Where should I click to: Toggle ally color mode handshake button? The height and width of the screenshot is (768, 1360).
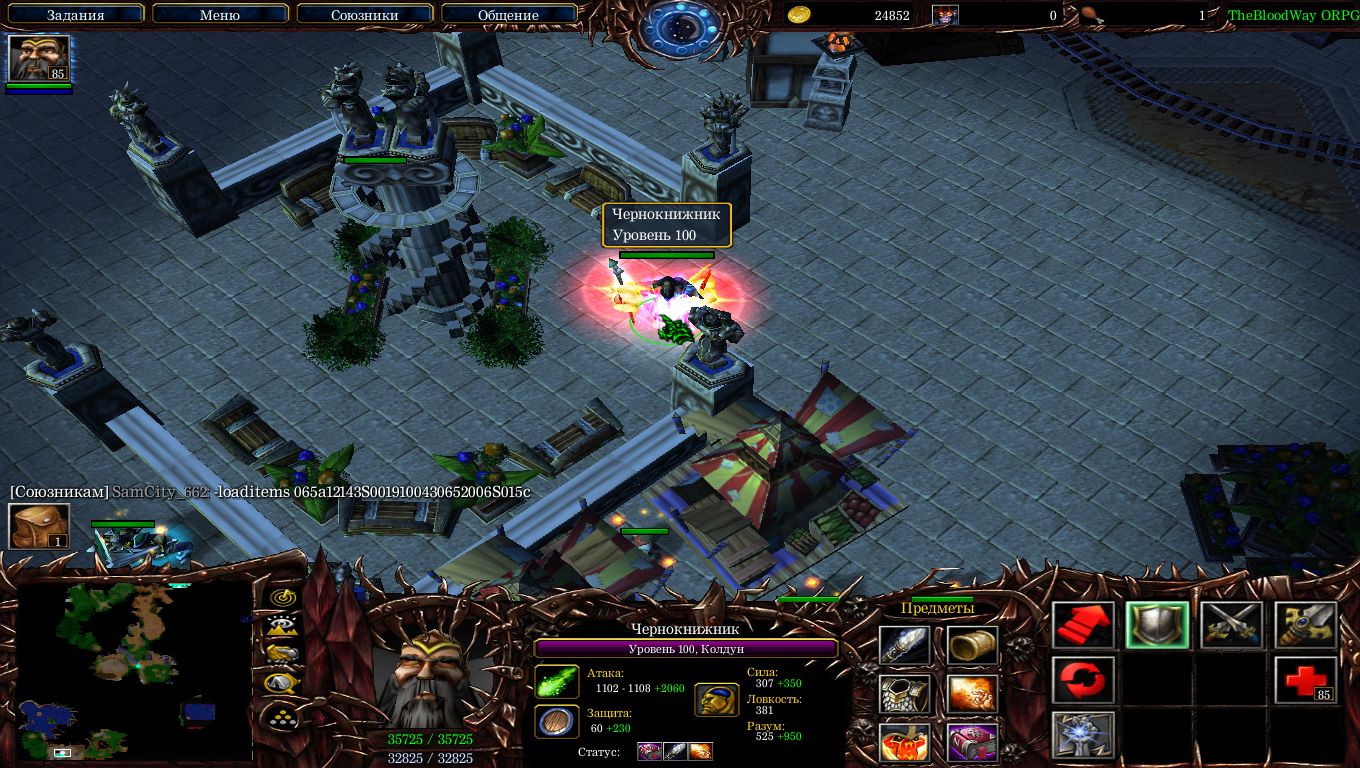coord(284,653)
